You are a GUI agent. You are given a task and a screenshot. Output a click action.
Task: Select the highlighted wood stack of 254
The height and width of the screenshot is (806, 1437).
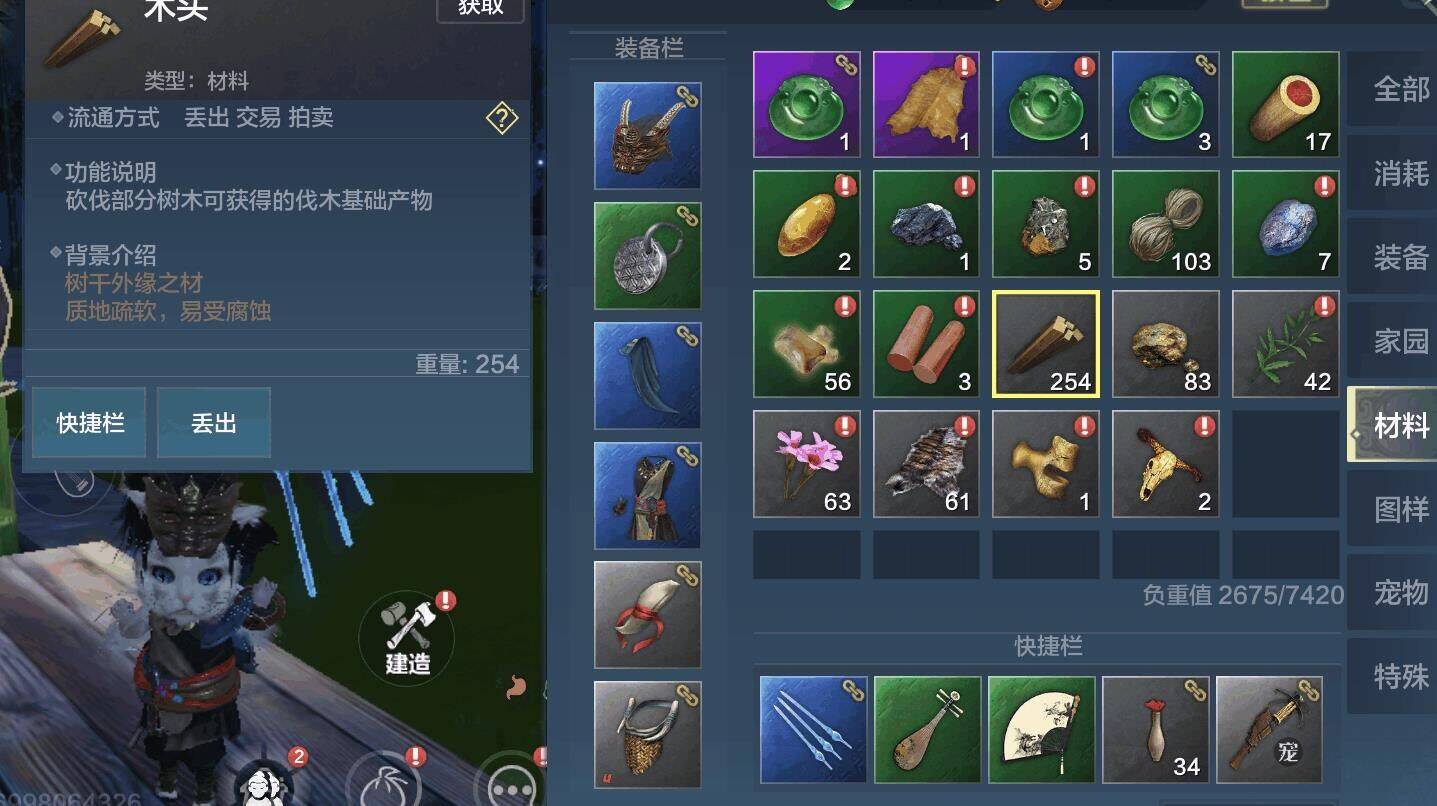coord(1045,343)
